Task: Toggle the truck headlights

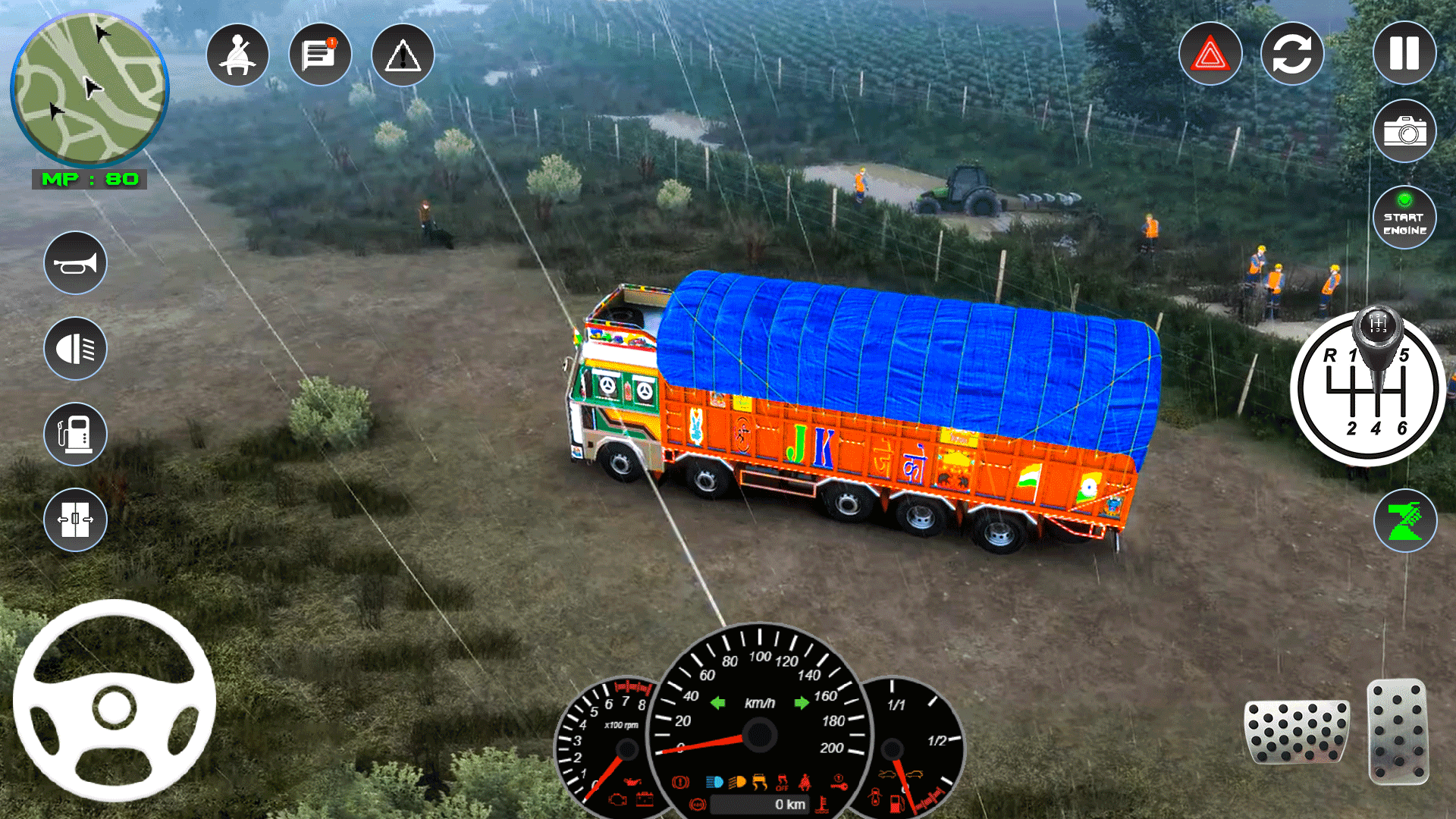Action: point(74,347)
